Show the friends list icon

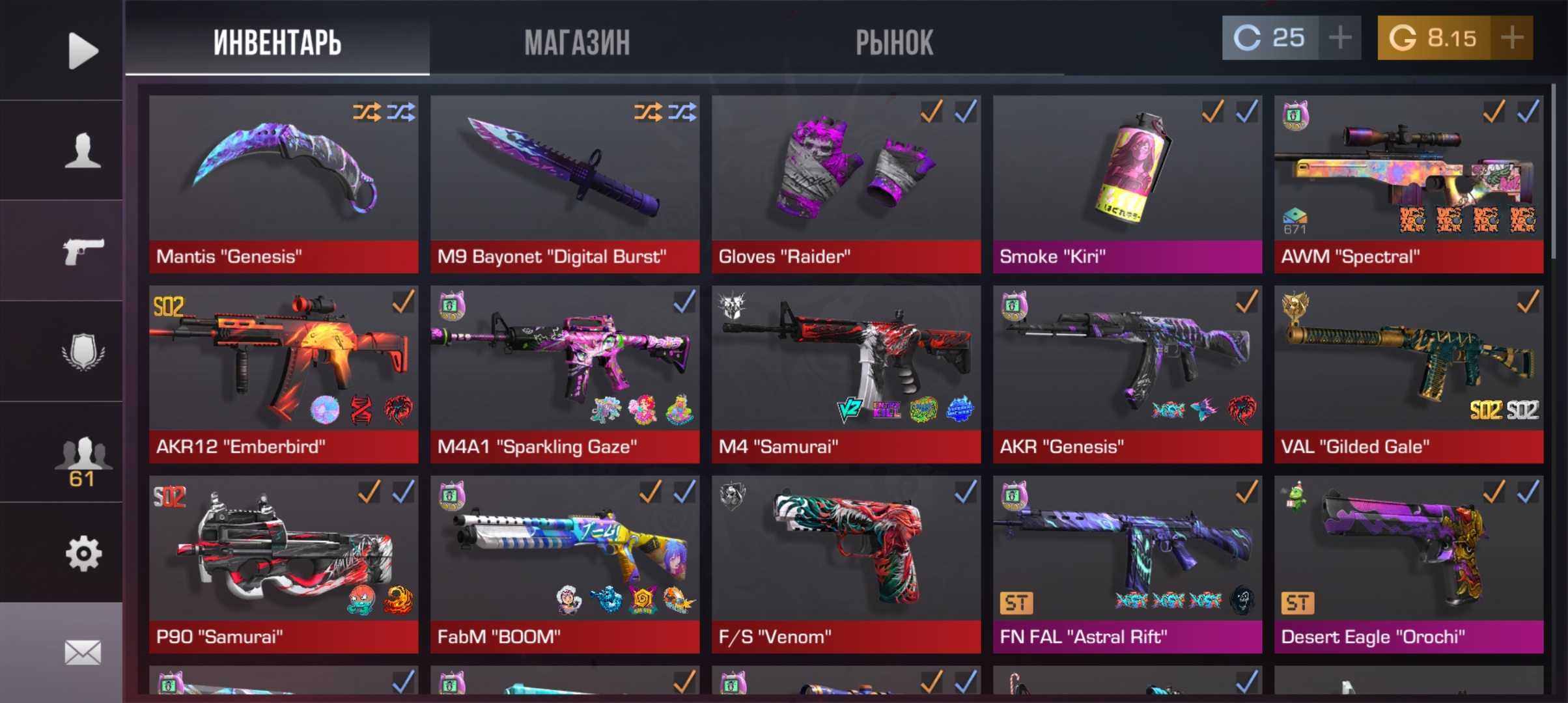(x=83, y=459)
